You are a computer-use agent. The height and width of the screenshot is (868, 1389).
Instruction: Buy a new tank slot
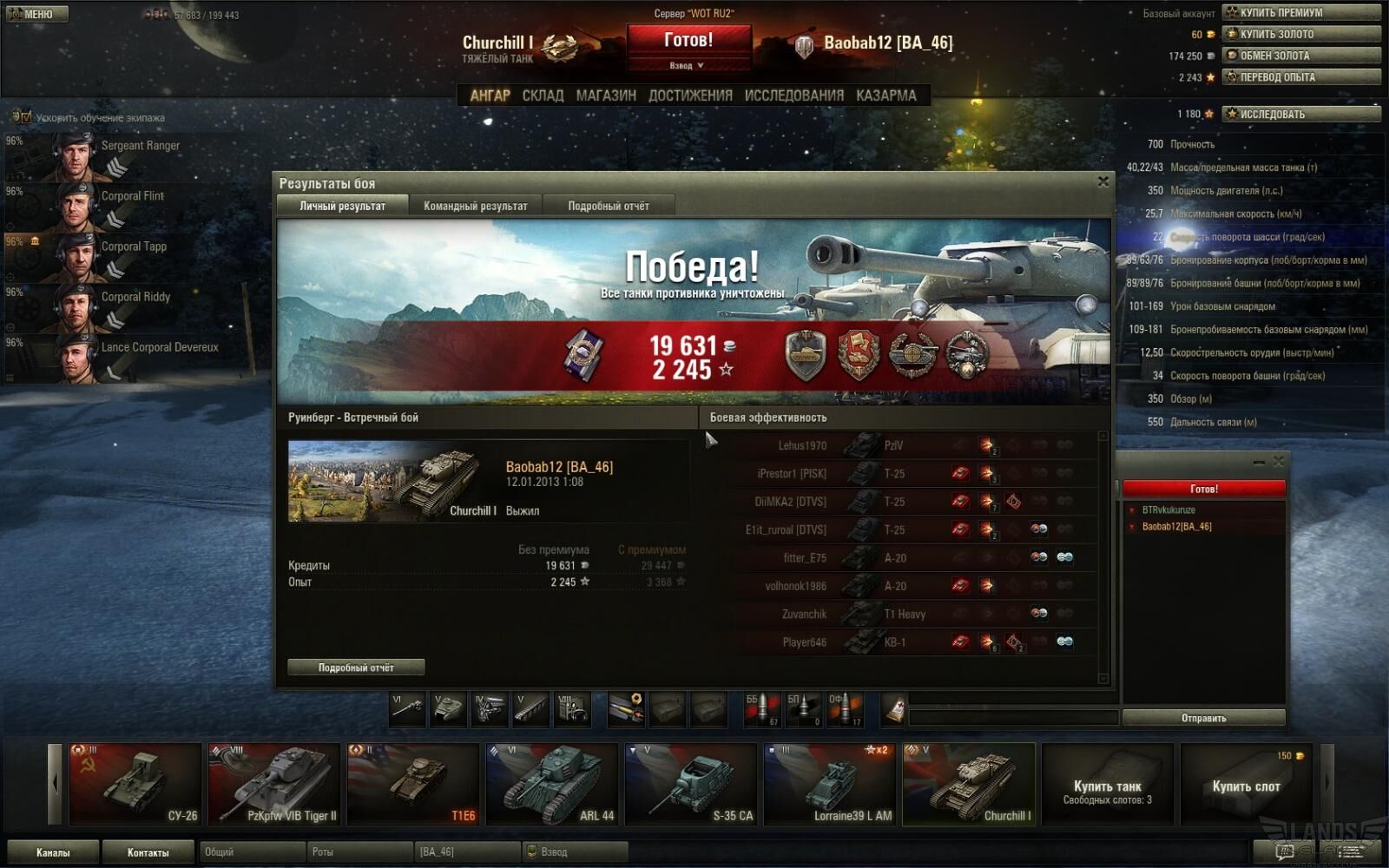tap(1246, 786)
